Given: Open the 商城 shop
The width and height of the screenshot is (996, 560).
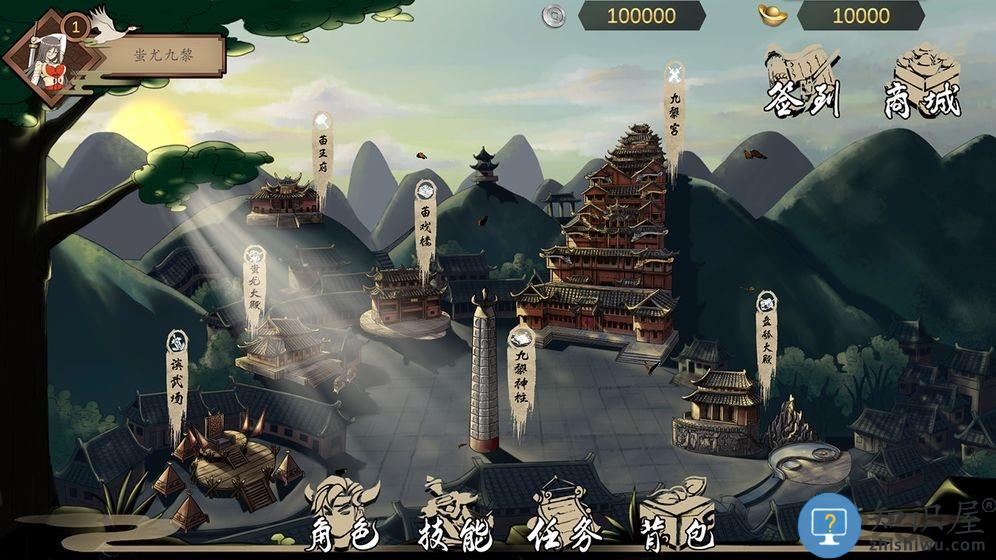Looking at the screenshot, I should 921,81.
